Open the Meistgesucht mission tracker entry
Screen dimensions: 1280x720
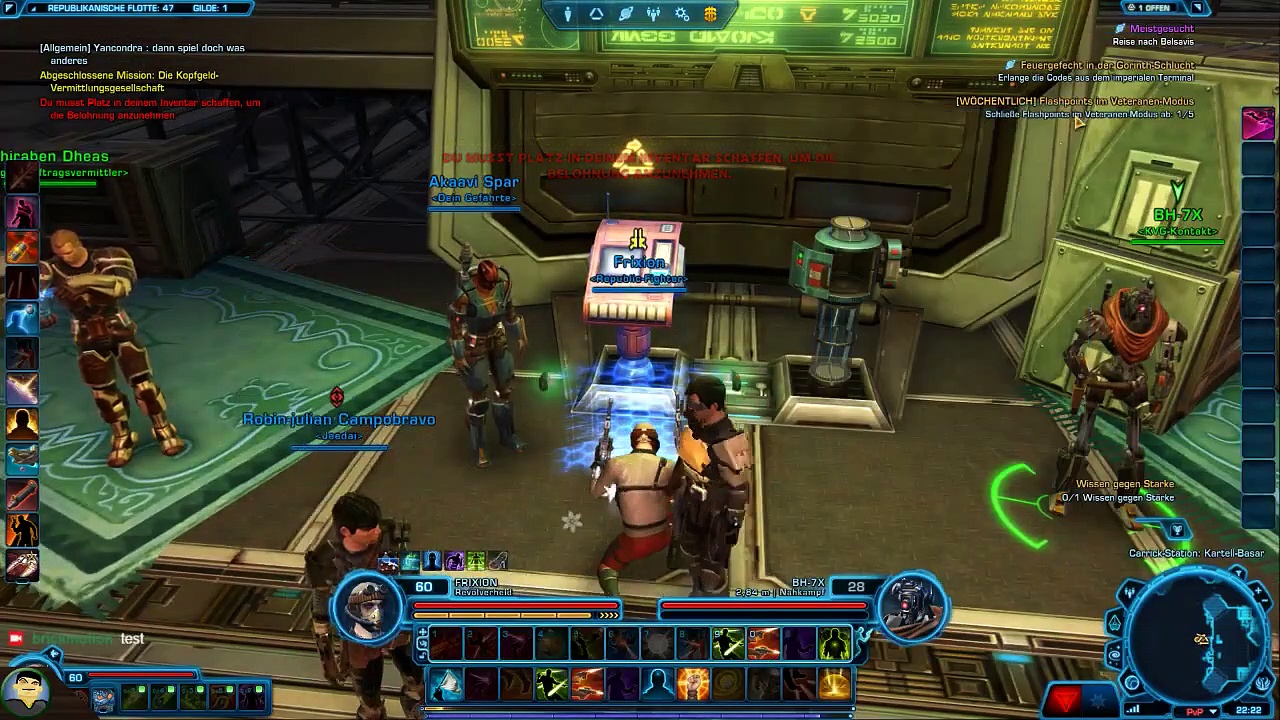click(1161, 29)
